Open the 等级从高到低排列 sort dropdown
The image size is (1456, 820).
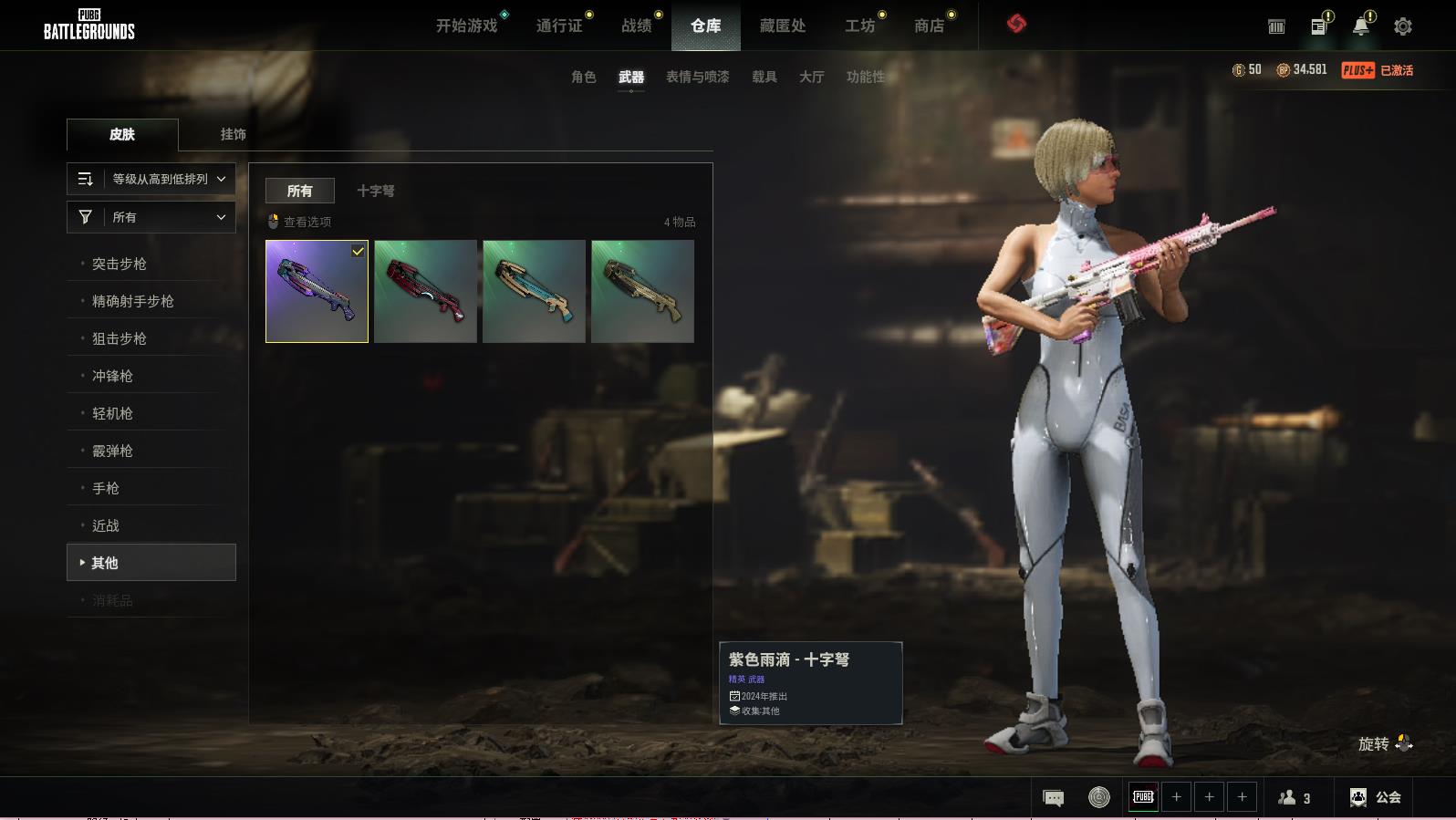(x=151, y=179)
